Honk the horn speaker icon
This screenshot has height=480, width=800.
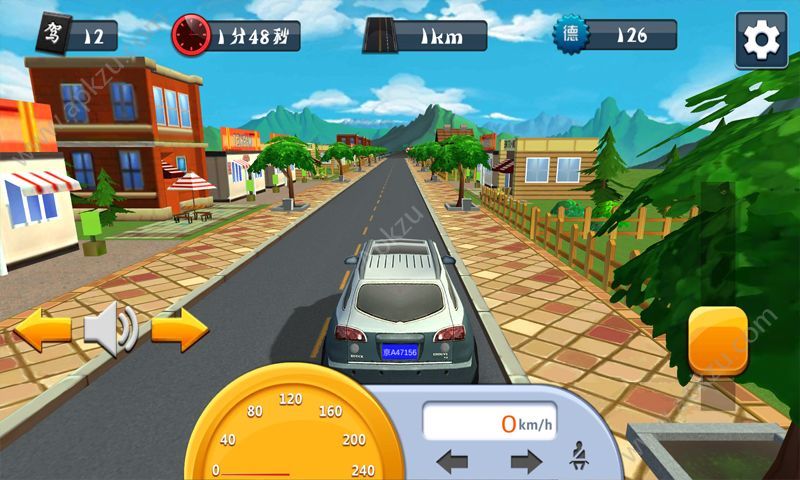point(110,329)
